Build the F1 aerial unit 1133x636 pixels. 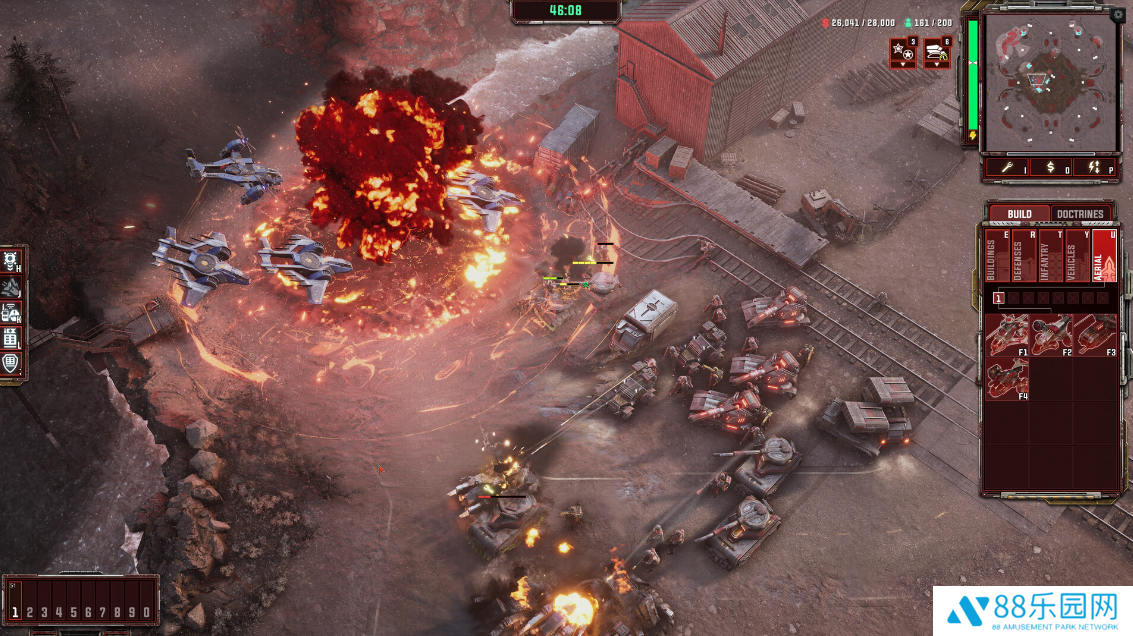1007,335
